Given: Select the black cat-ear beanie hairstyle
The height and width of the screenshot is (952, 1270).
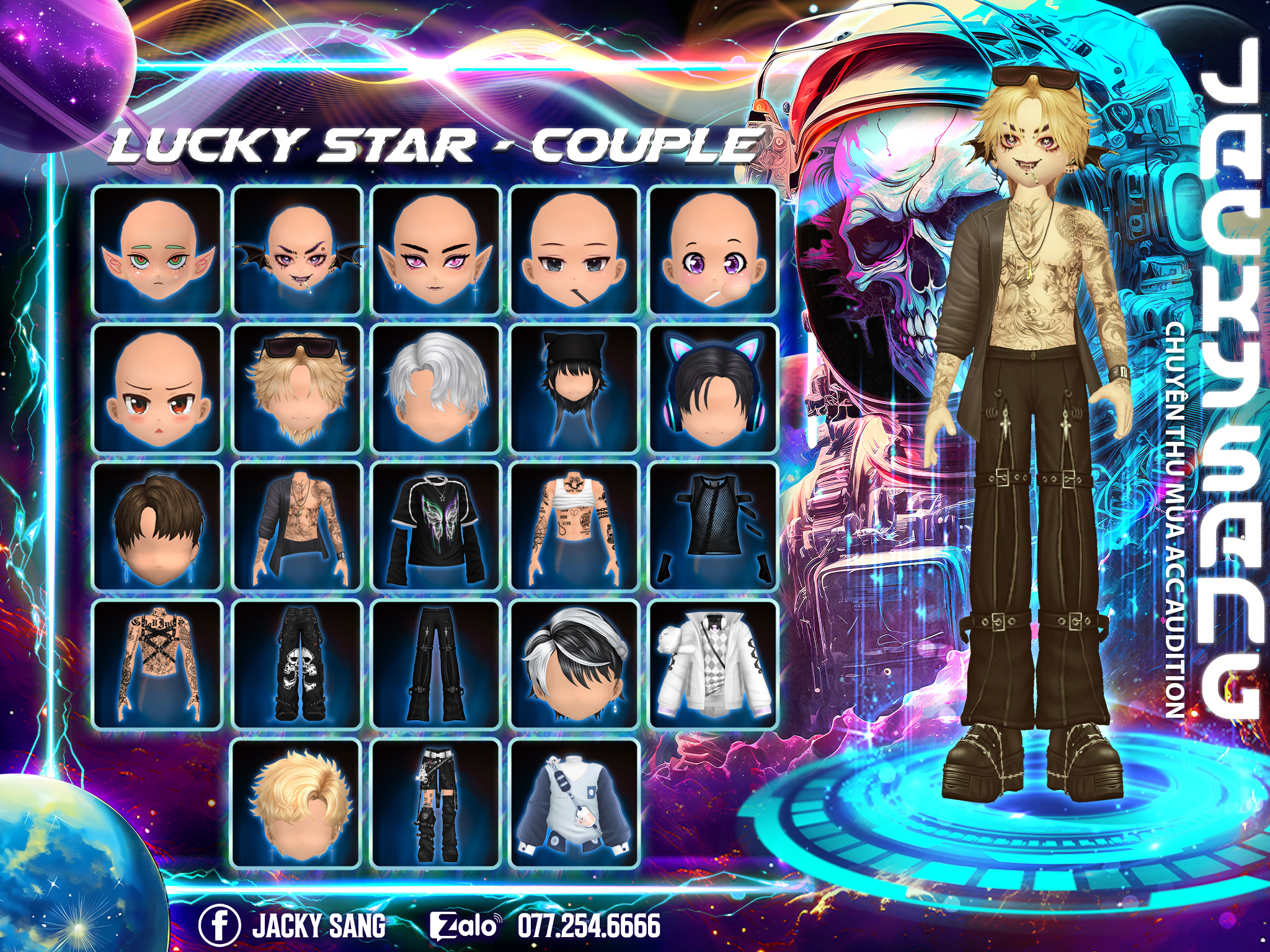Looking at the screenshot, I should click(574, 389).
